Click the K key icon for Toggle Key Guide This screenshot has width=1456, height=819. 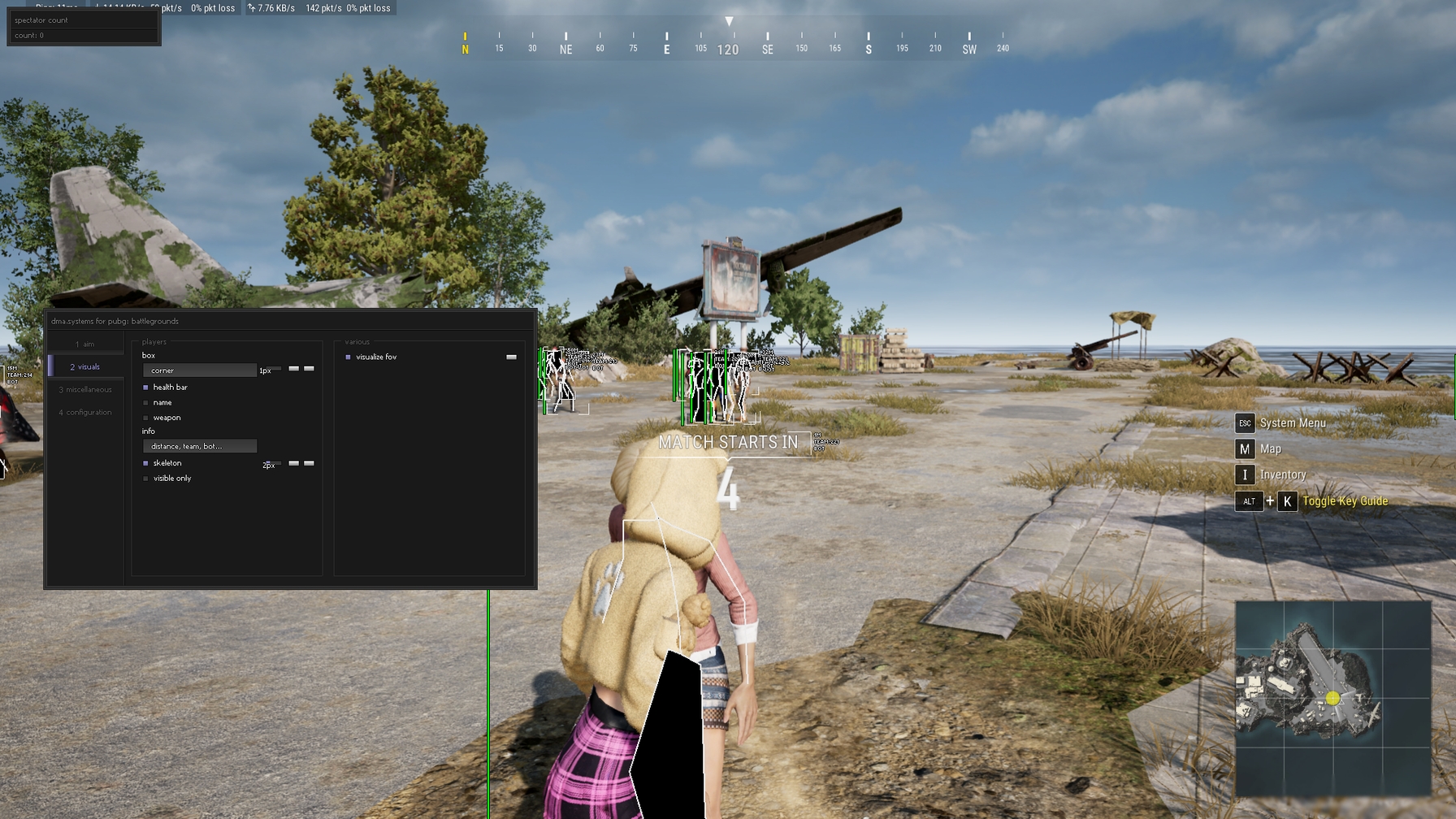(1289, 501)
